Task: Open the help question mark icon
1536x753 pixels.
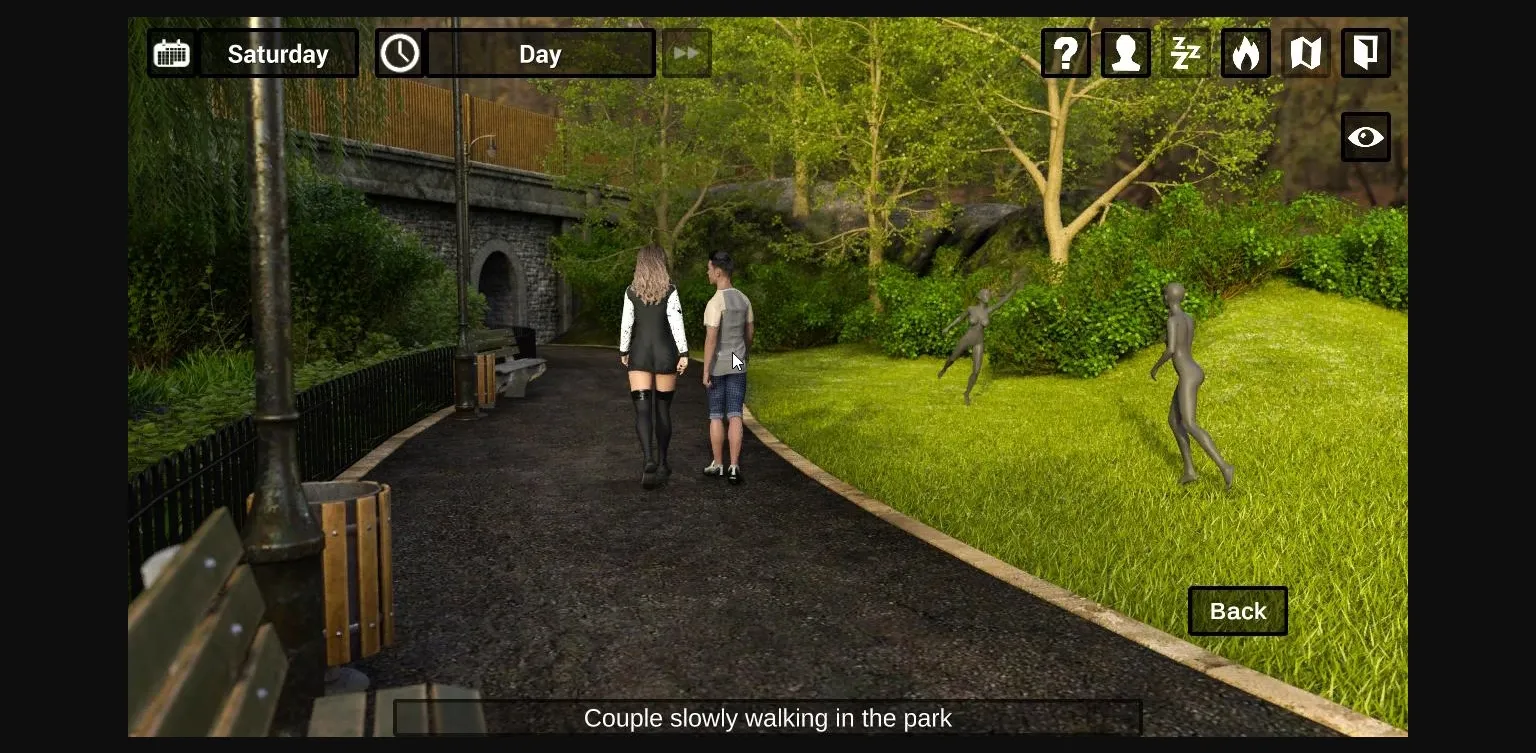Action: 1065,53
